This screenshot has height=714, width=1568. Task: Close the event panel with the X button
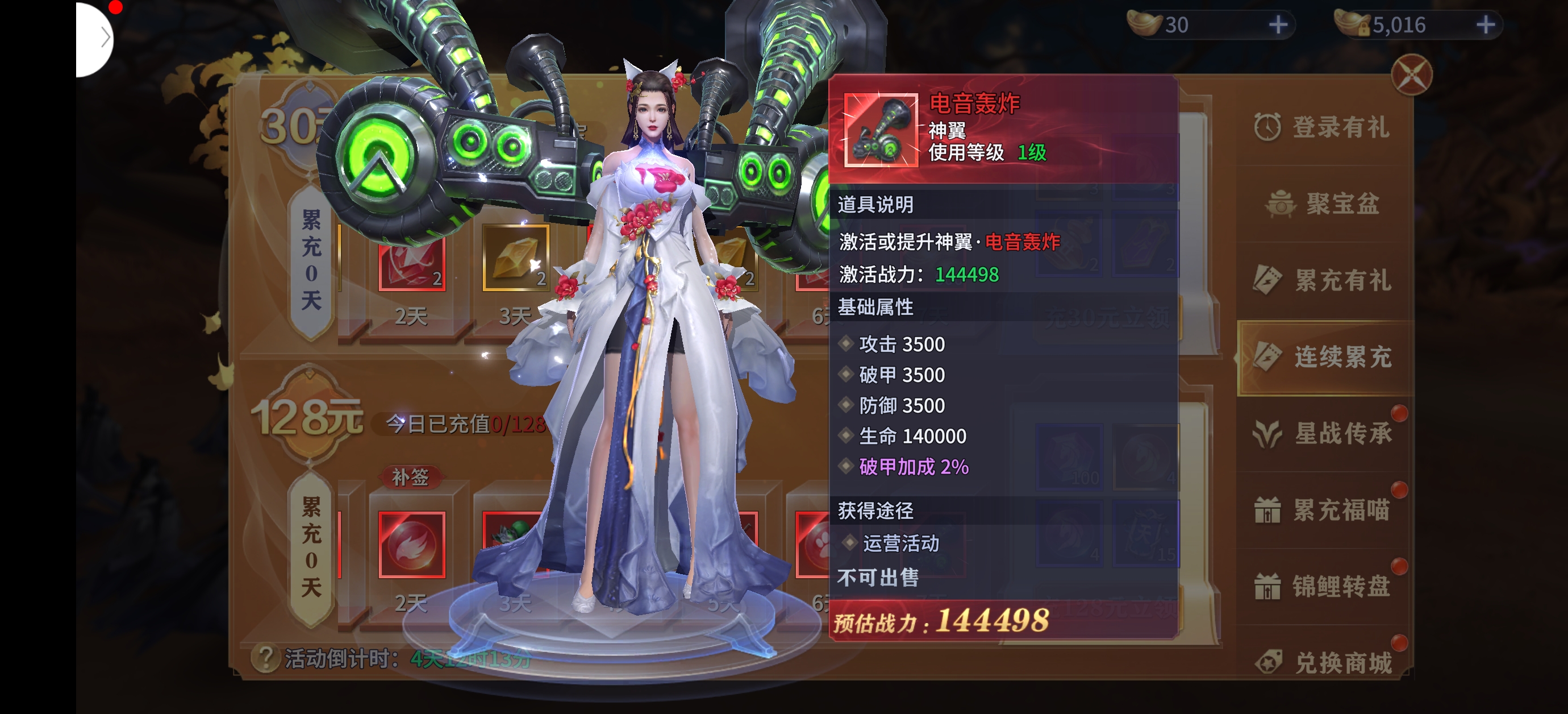point(1411,76)
